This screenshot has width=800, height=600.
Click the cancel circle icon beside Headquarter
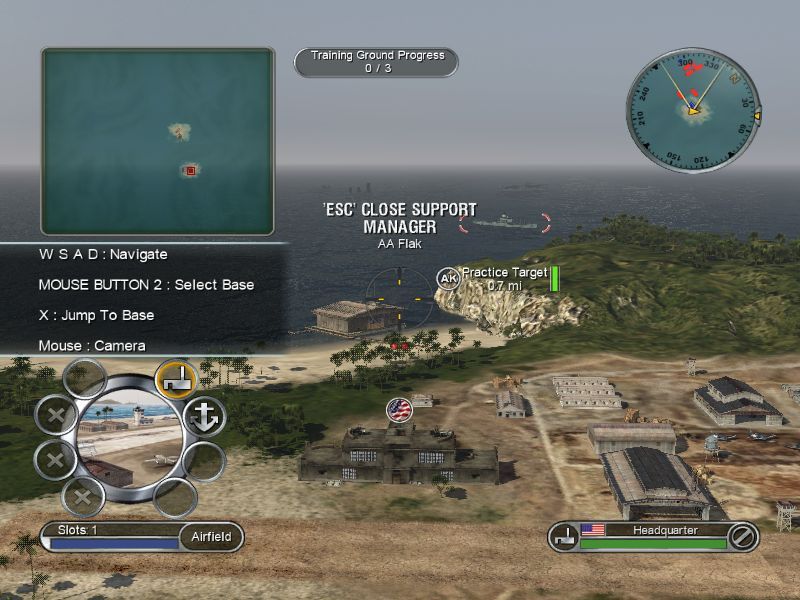coord(739,537)
